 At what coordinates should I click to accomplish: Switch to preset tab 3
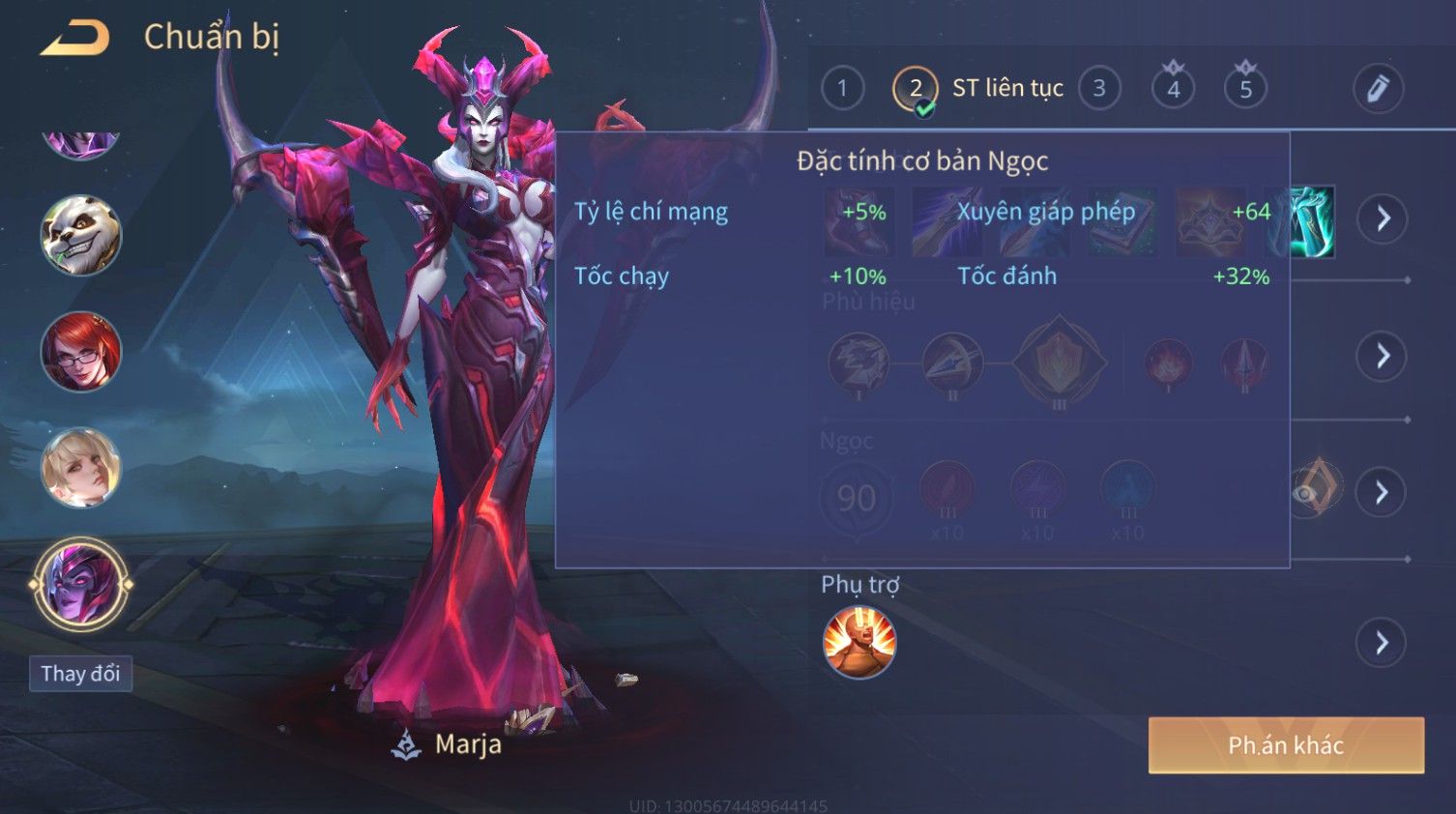tap(1099, 89)
